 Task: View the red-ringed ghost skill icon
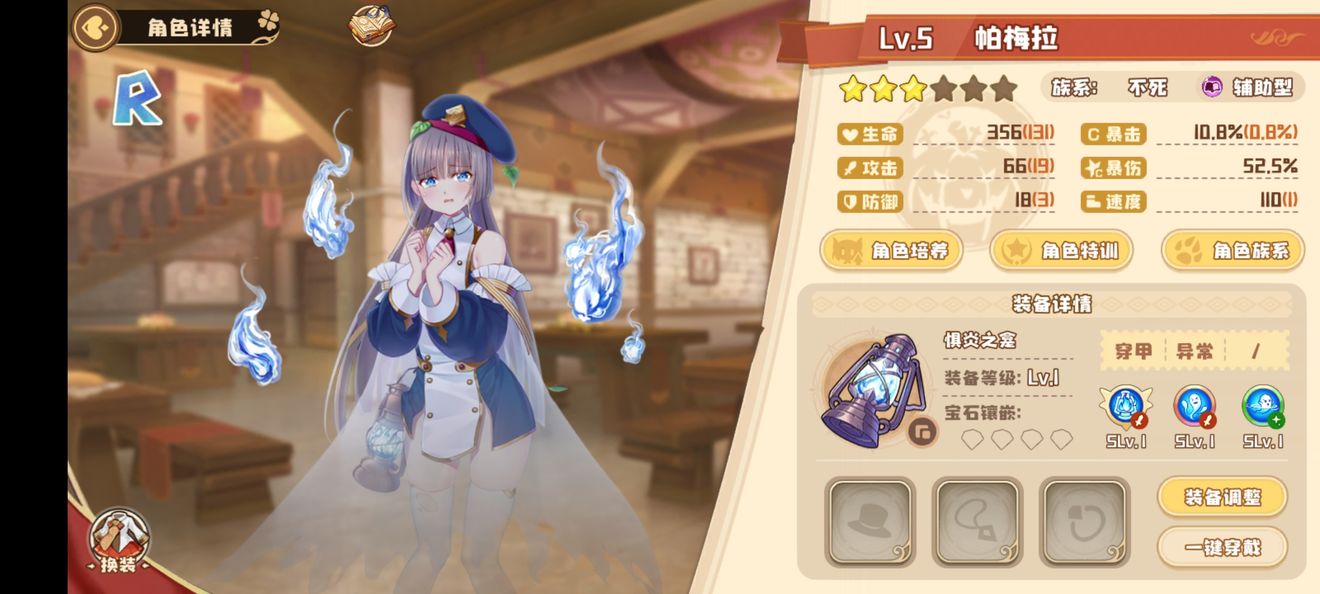[1194, 407]
